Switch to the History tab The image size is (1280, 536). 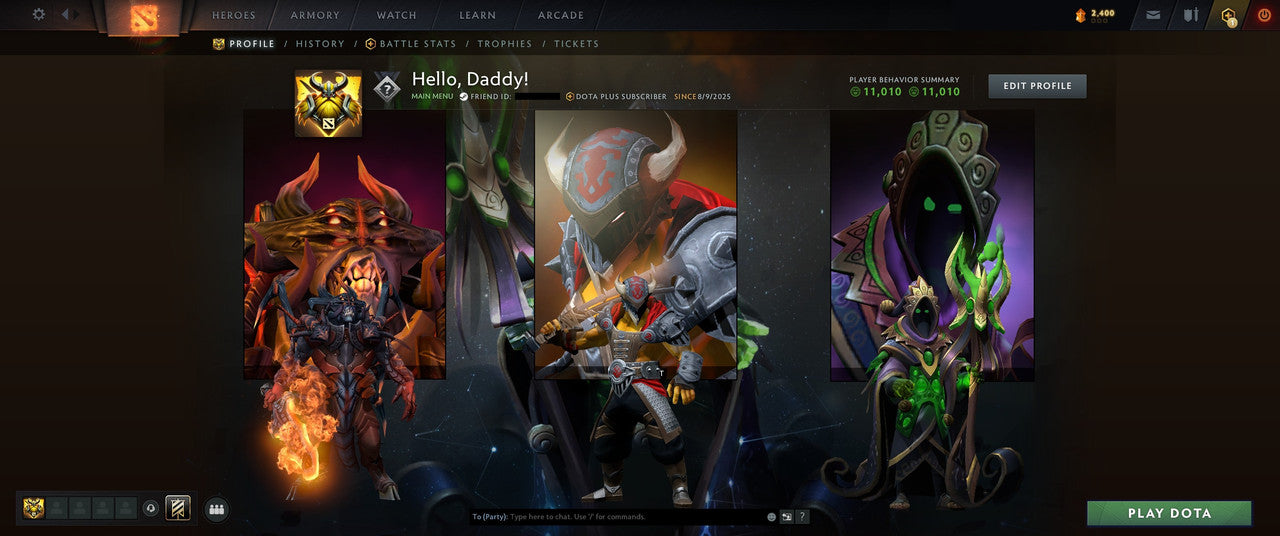(x=320, y=44)
